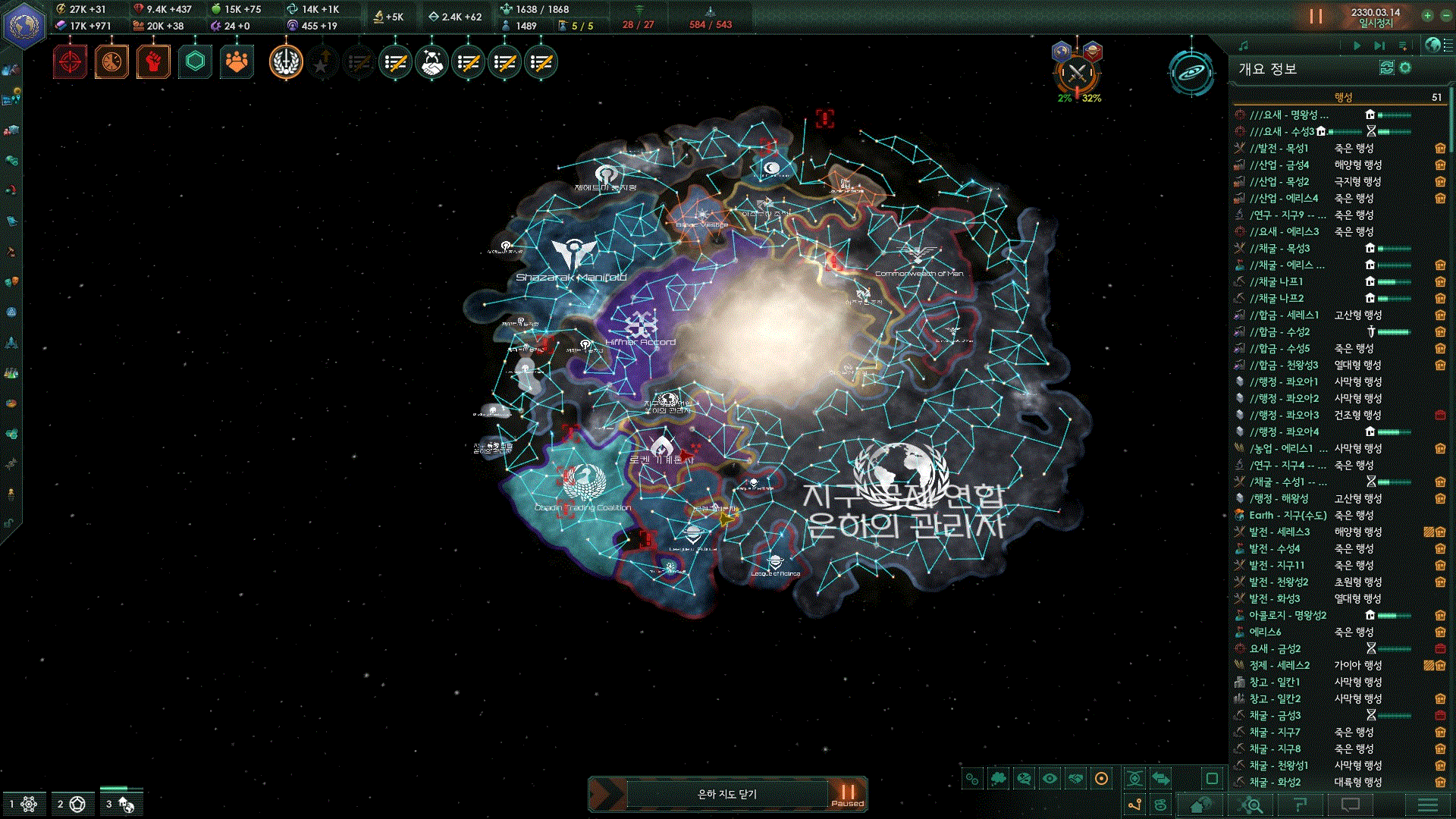Select fleet control group 3
Viewport: 1456px width, 819px height.
119,804
